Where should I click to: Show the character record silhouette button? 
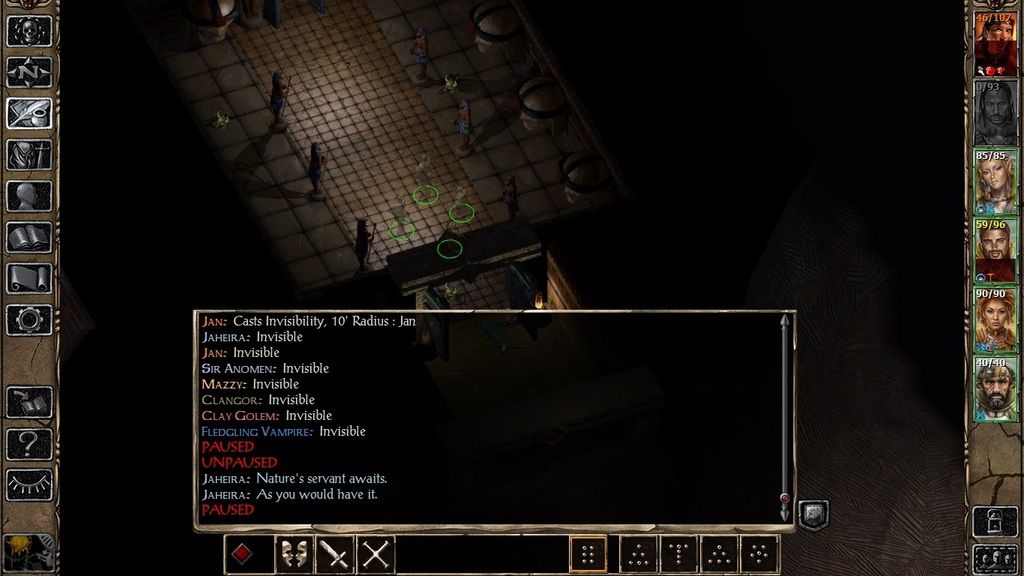tap(29, 196)
